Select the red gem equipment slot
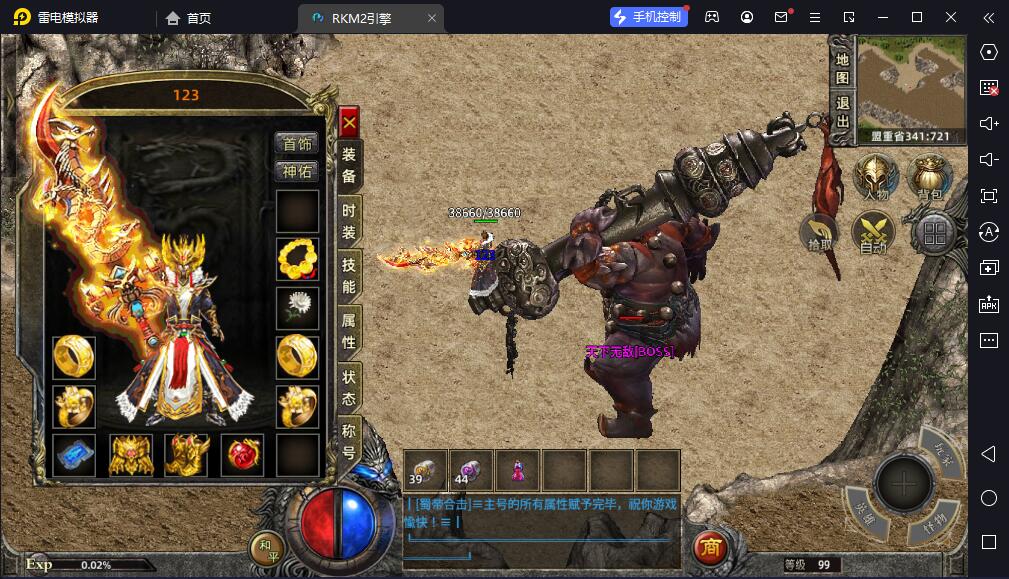Image resolution: width=1009 pixels, height=579 pixels. (x=242, y=455)
